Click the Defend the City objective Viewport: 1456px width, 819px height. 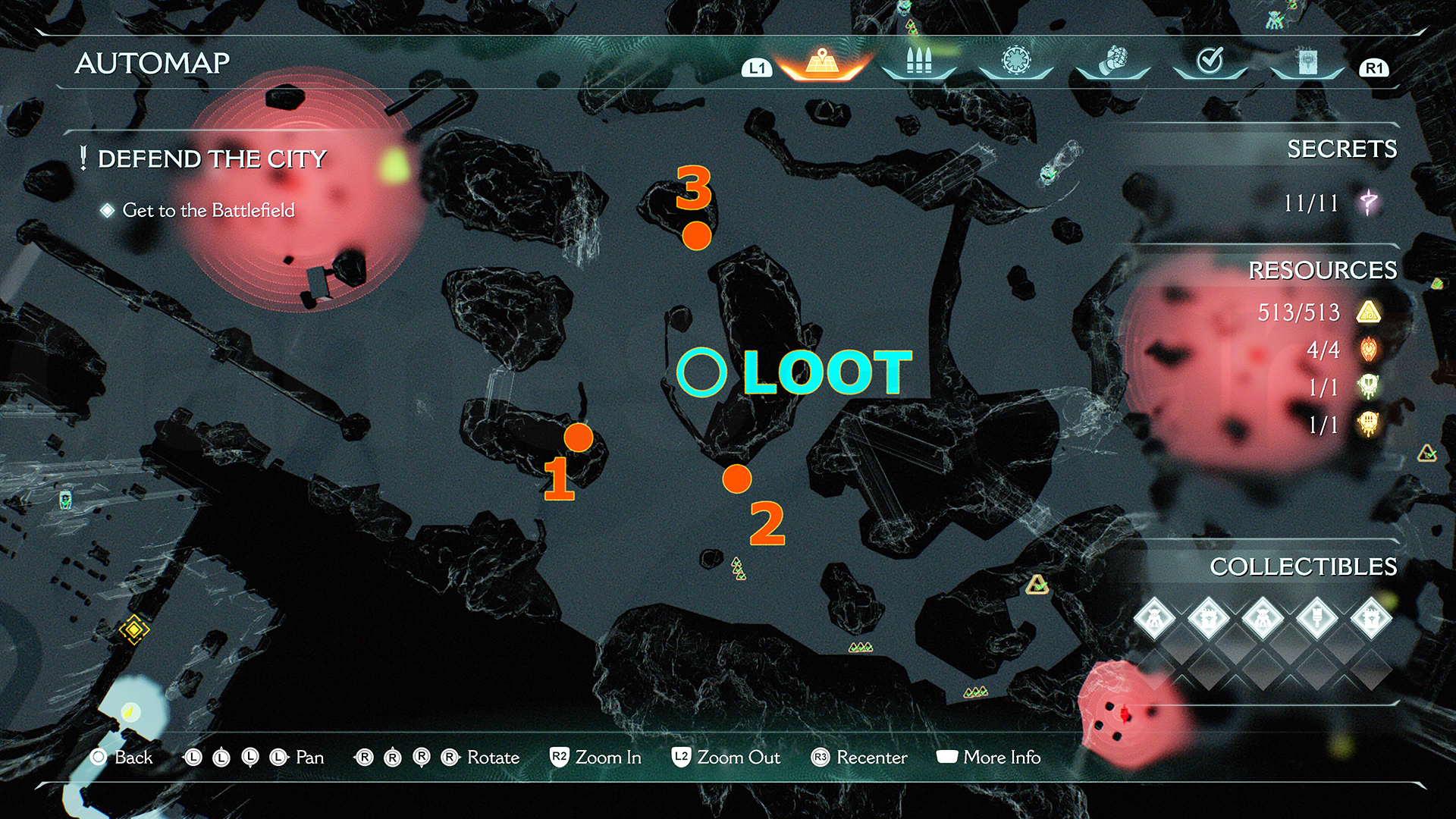tap(212, 159)
